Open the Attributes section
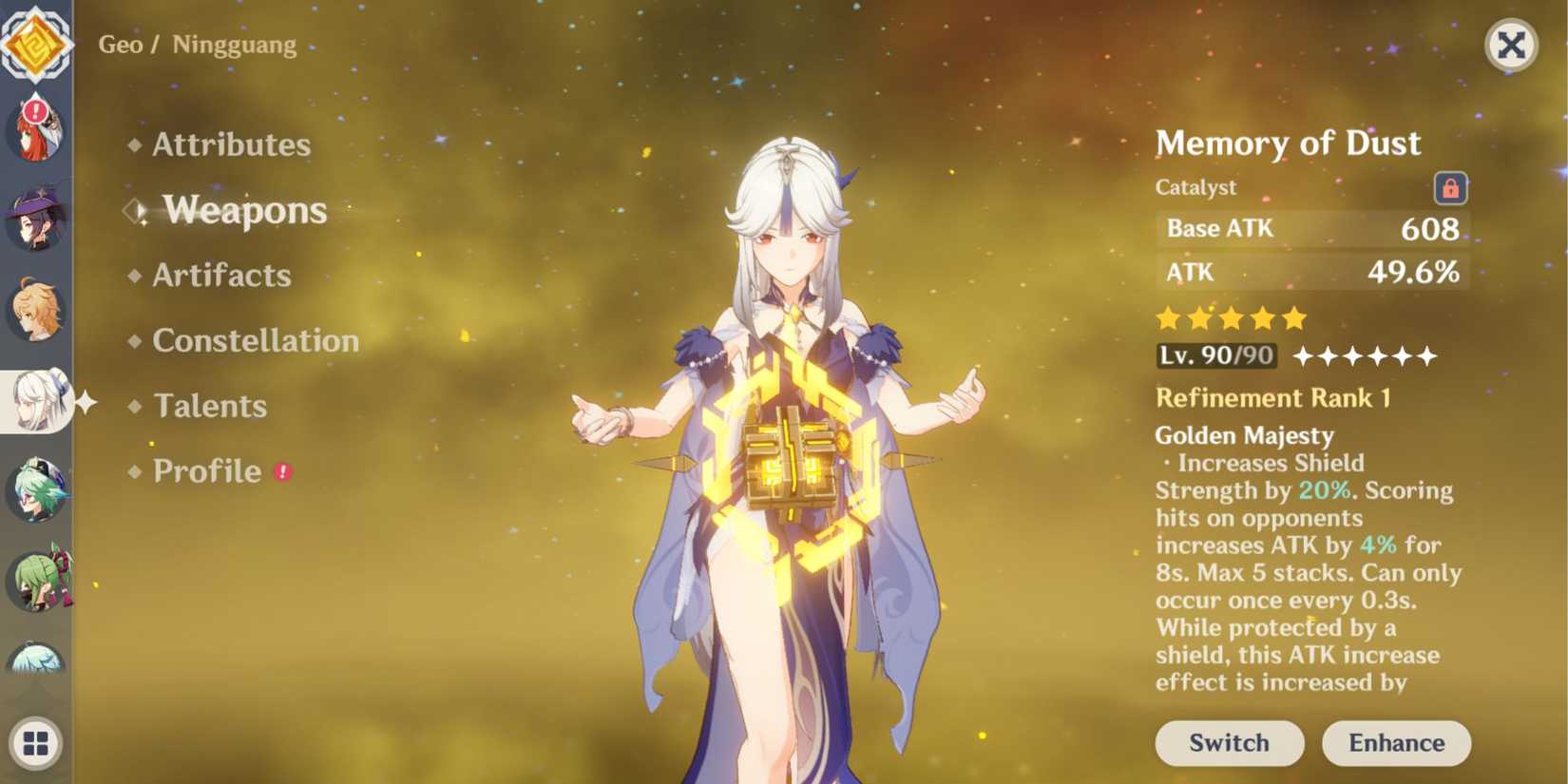1568x784 pixels. click(x=231, y=144)
